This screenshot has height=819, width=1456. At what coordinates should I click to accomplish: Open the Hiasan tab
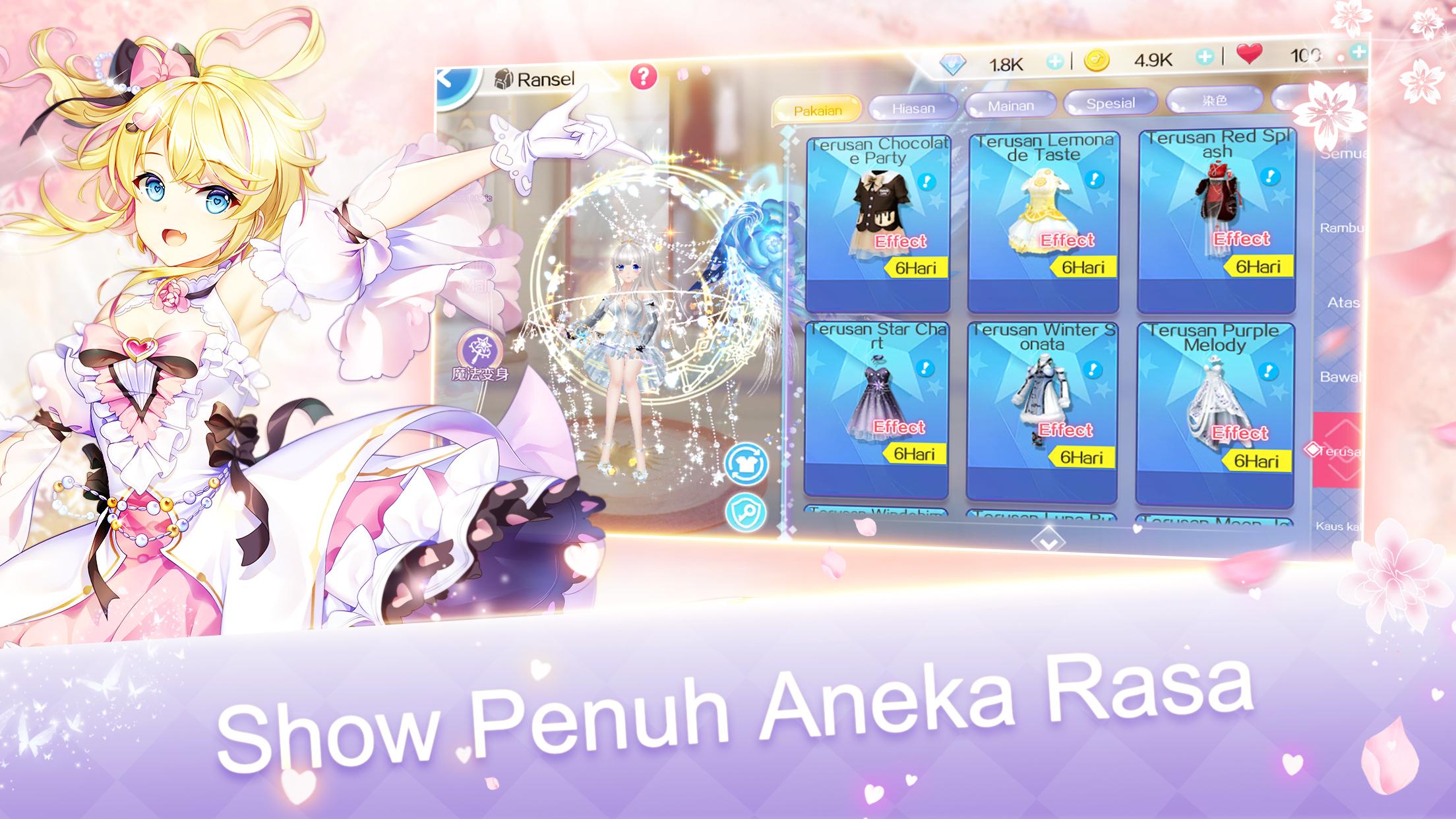[913, 107]
